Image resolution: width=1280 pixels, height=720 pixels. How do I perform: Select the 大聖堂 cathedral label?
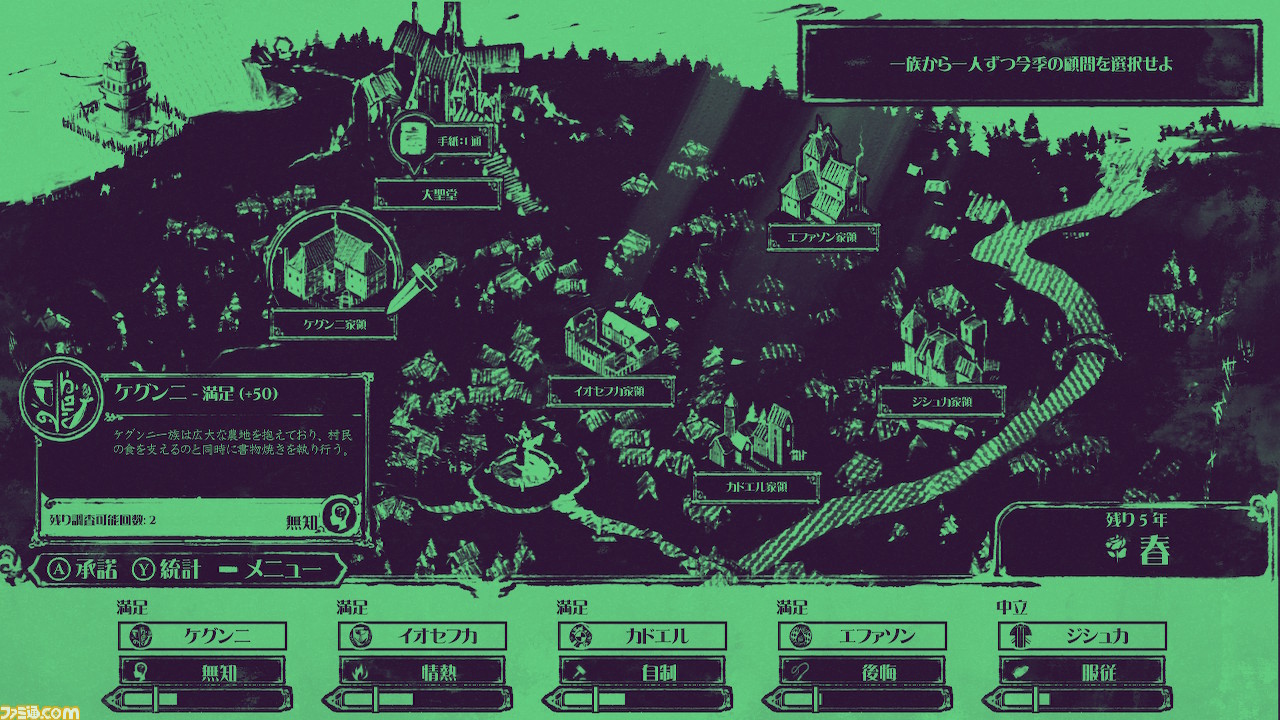tap(437, 196)
